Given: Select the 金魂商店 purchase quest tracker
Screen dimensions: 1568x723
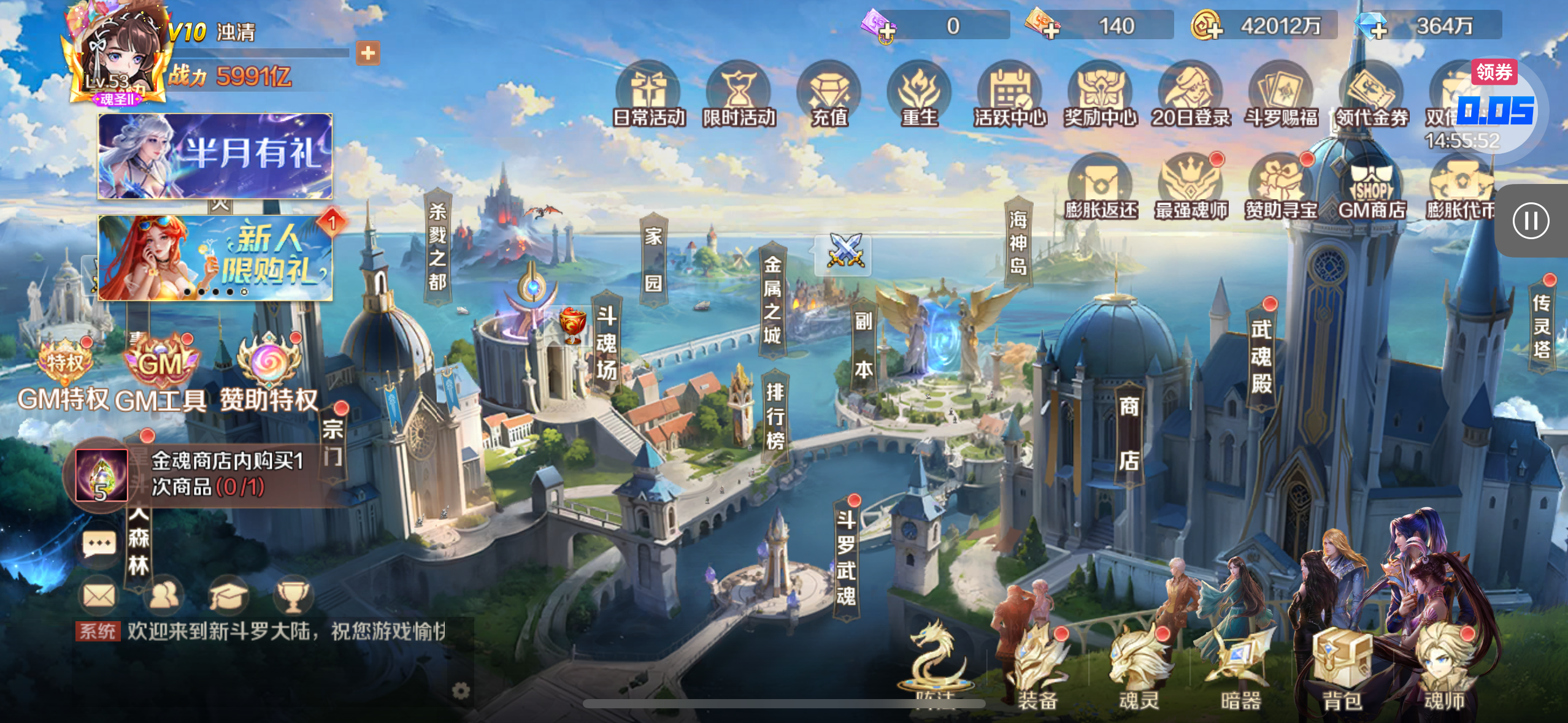Looking at the screenshot, I should pos(202,475).
